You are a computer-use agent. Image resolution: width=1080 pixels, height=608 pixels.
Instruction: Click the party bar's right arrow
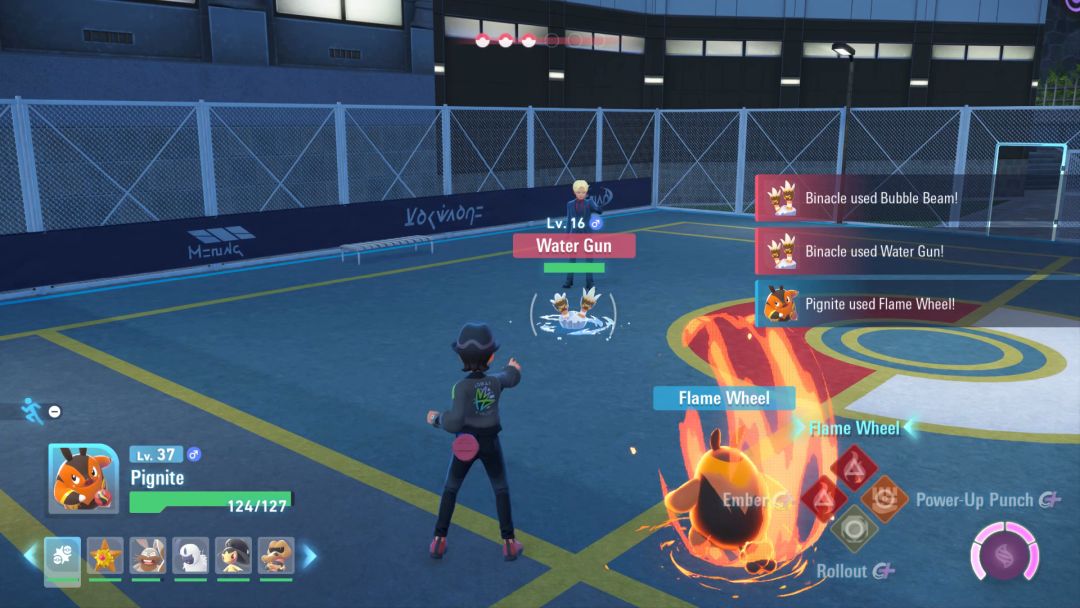(x=310, y=556)
